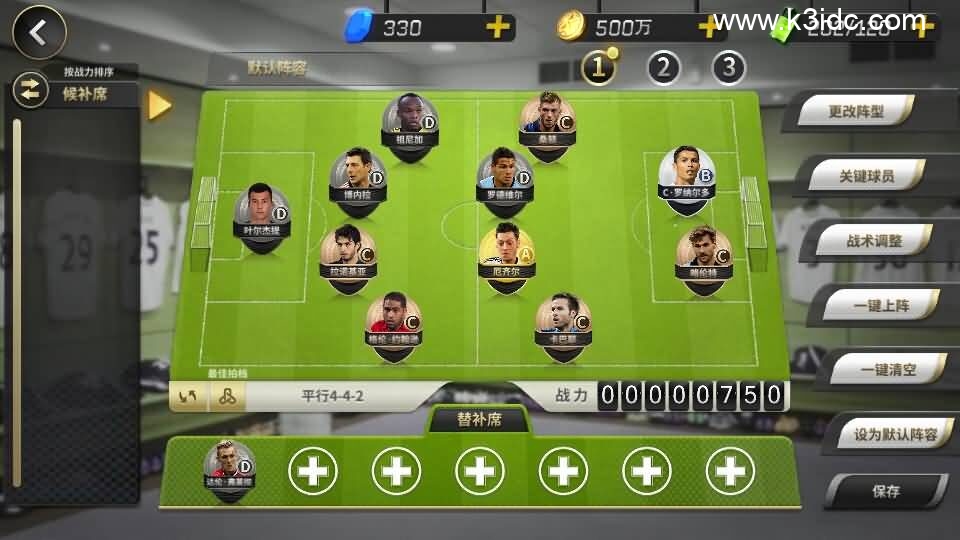960x540 pixels.
Task: Switch to lineup preset 3
Action: click(729, 67)
